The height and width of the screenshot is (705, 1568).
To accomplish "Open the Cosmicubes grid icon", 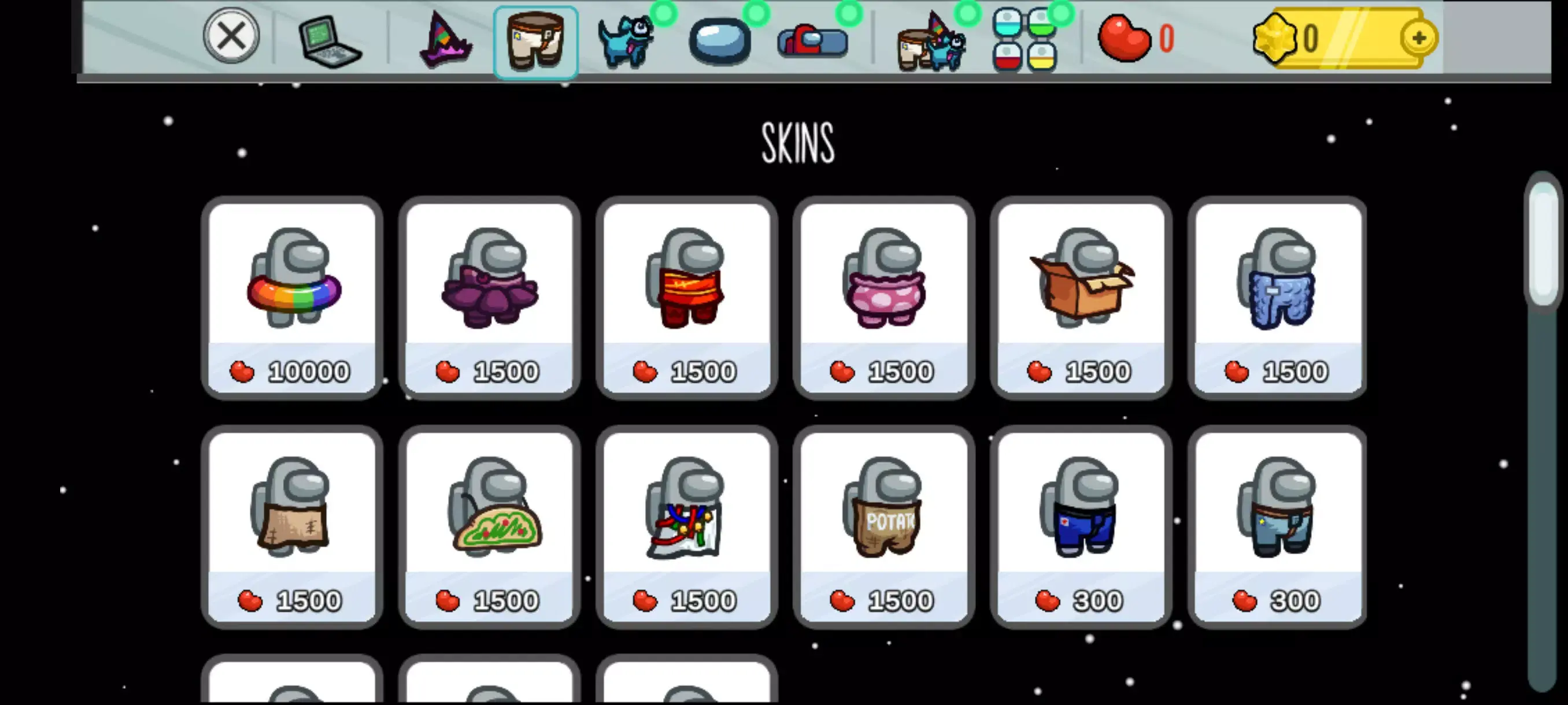I will point(1029,38).
